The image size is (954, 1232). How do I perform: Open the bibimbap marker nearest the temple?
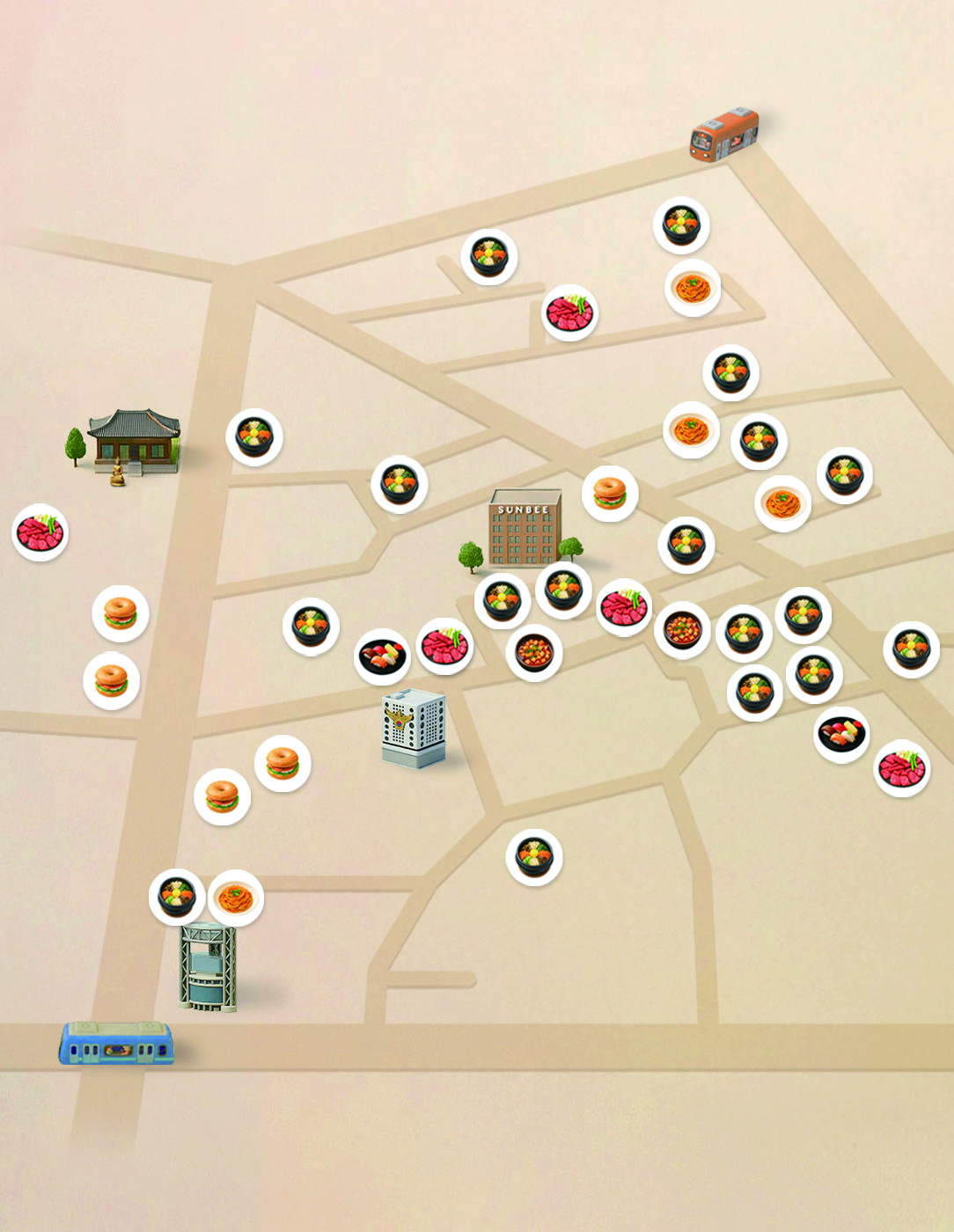click(254, 437)
